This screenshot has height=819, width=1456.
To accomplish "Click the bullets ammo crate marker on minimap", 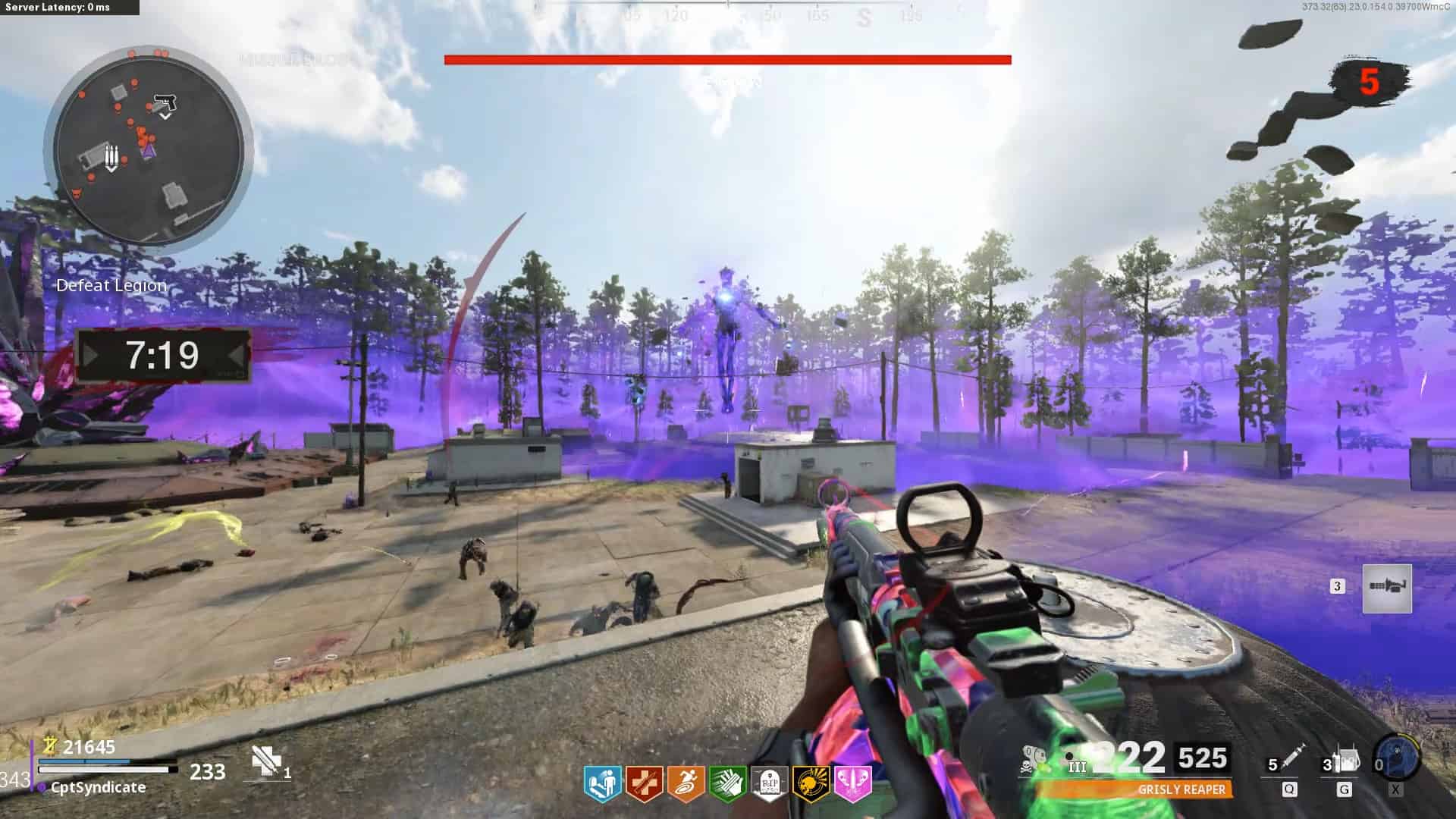I will click(x=111, y=157).
